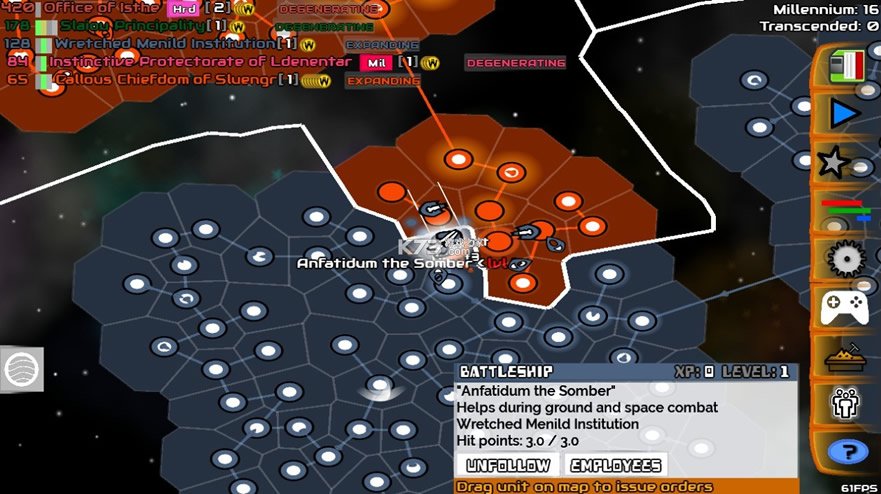Click the UNFOLLOW button
Screen dimensions: 881x494
coord(508,465)
